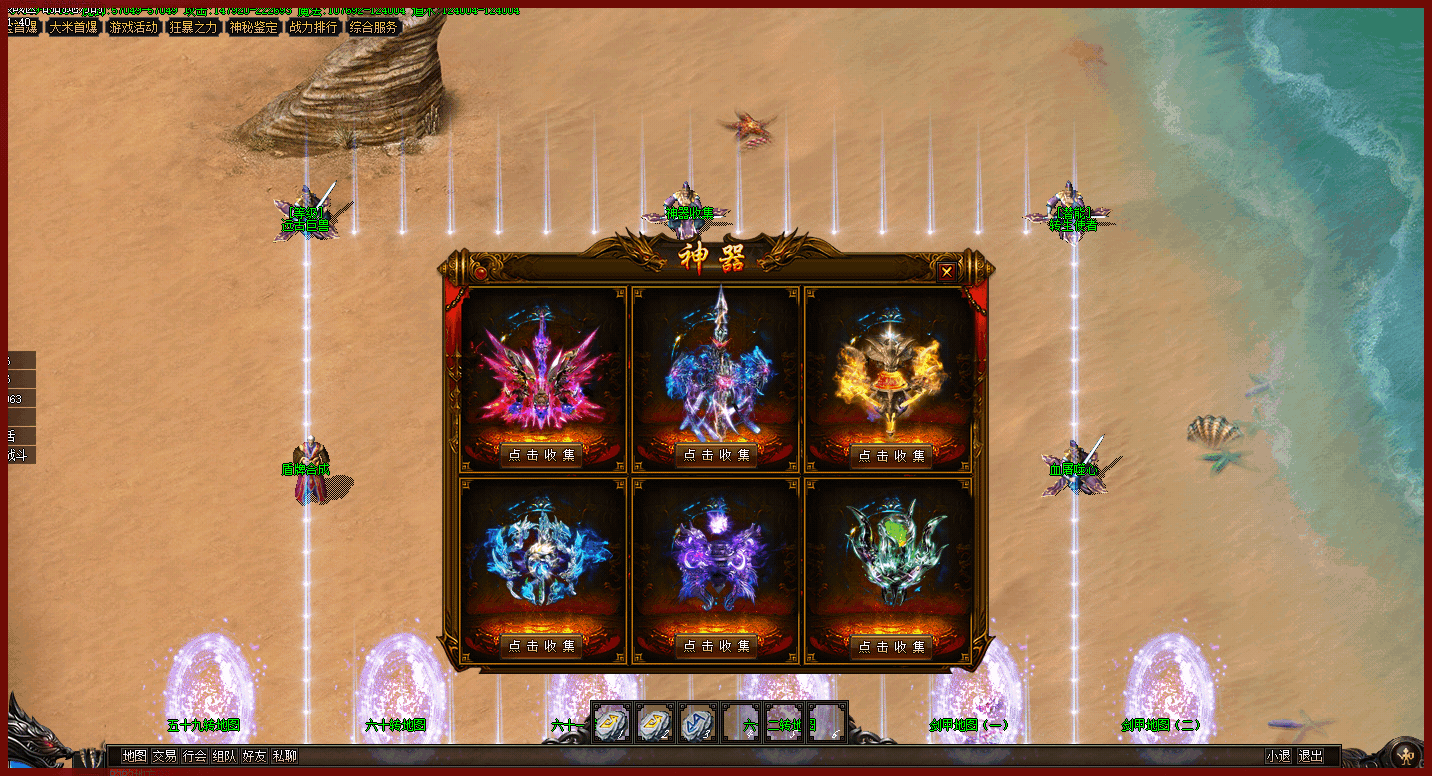Collect the purple glowing artifact
This screenshot has width=1432, height=776.
(x=716, y=646)
